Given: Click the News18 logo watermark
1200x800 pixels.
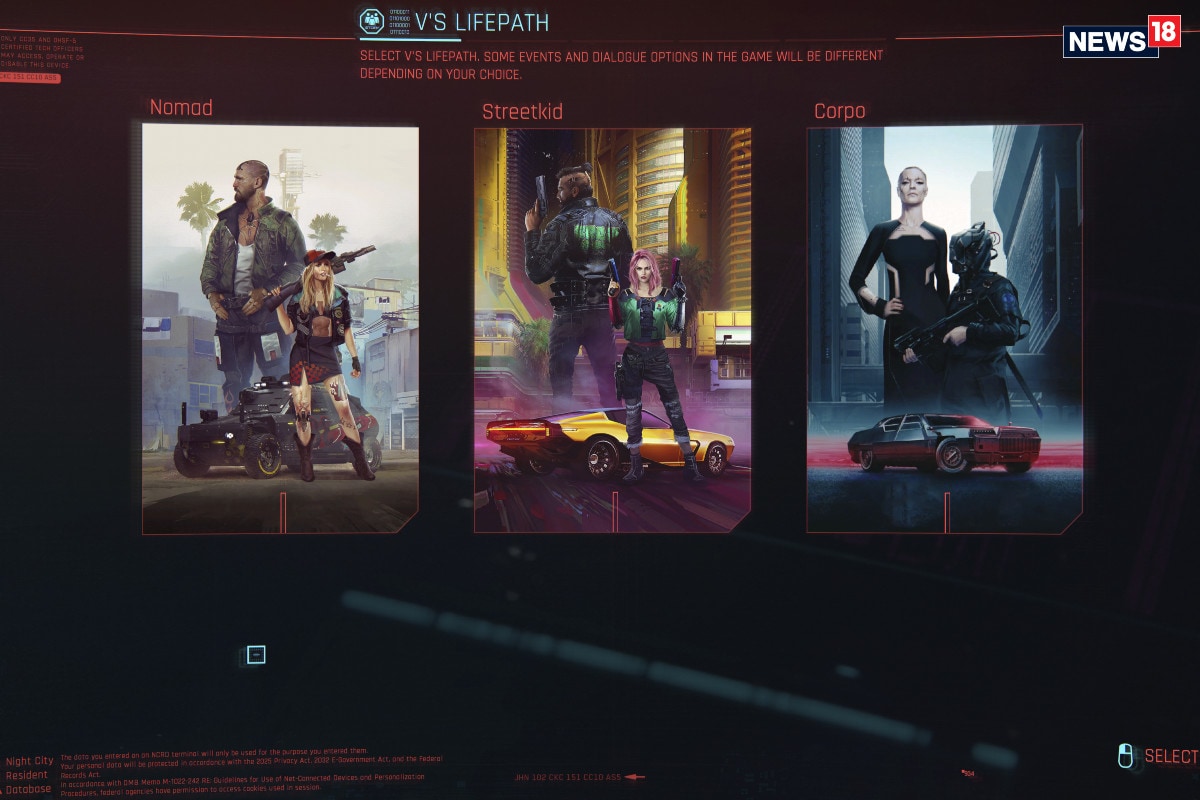Looking at the screenshot, I should tap(1120, 38).
